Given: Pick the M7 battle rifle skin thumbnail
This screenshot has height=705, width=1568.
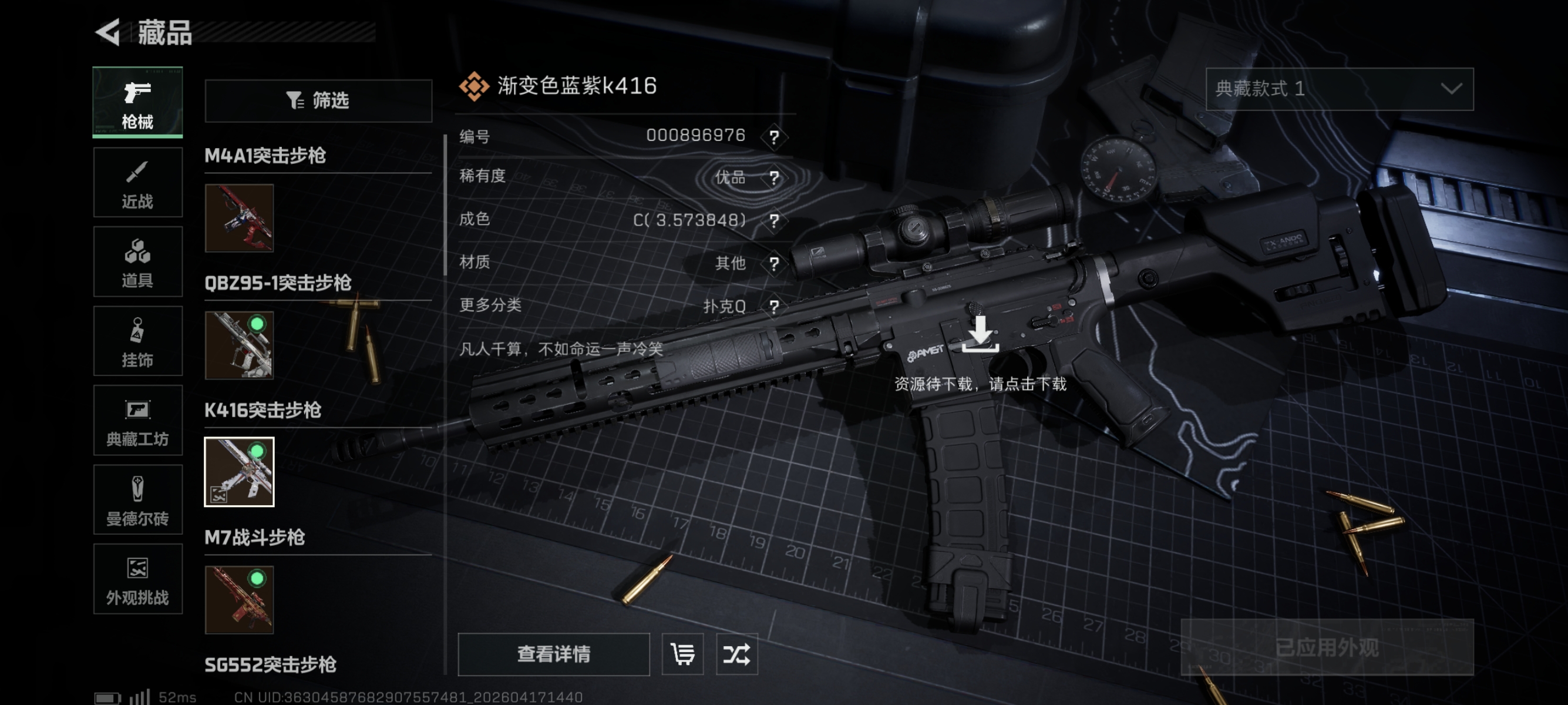Looking at the screenshot, I should [x=239, y=600].
